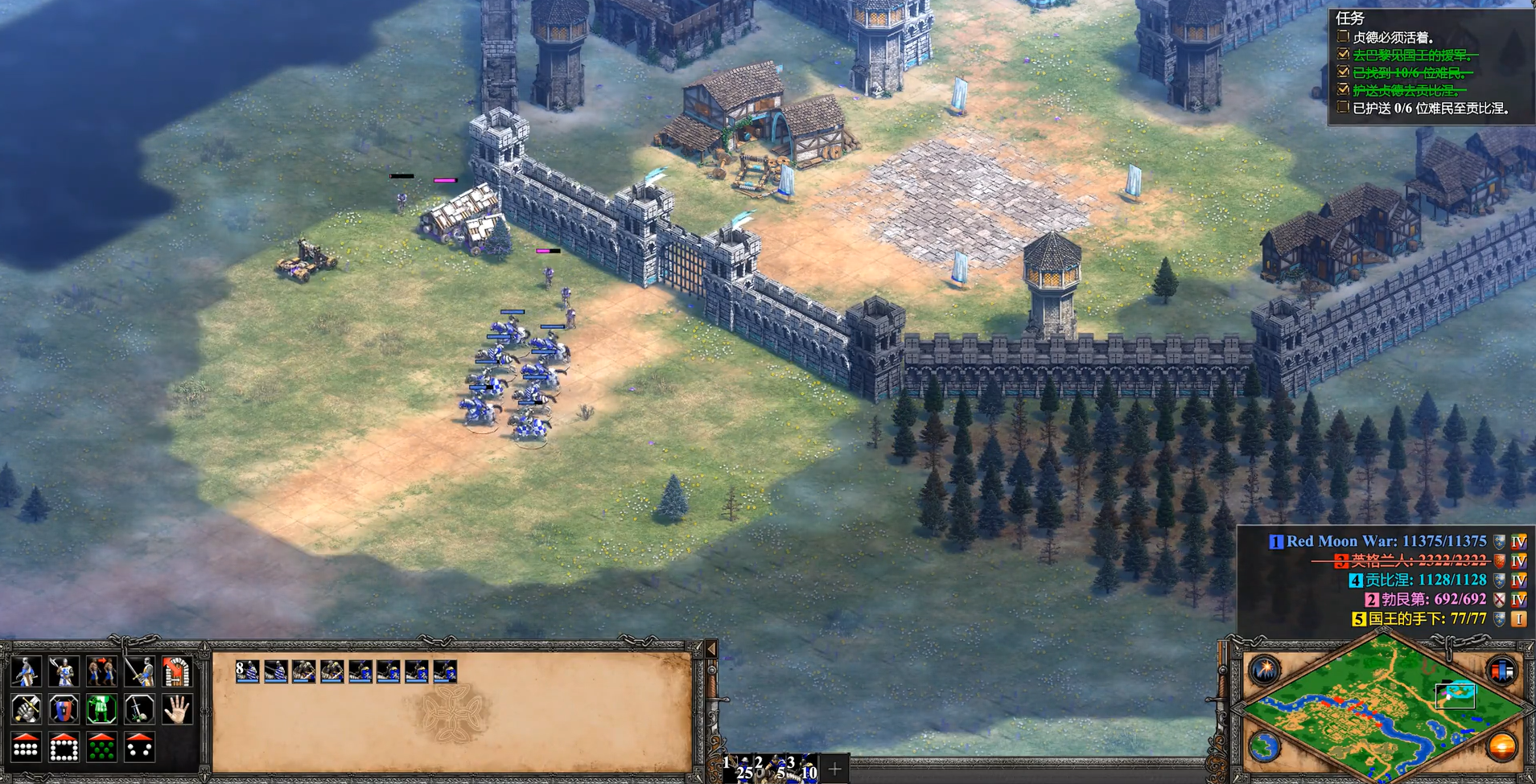This screenshot has width=1536, height=784.
Task: Choose the box formation button
Action: (64, 747)
